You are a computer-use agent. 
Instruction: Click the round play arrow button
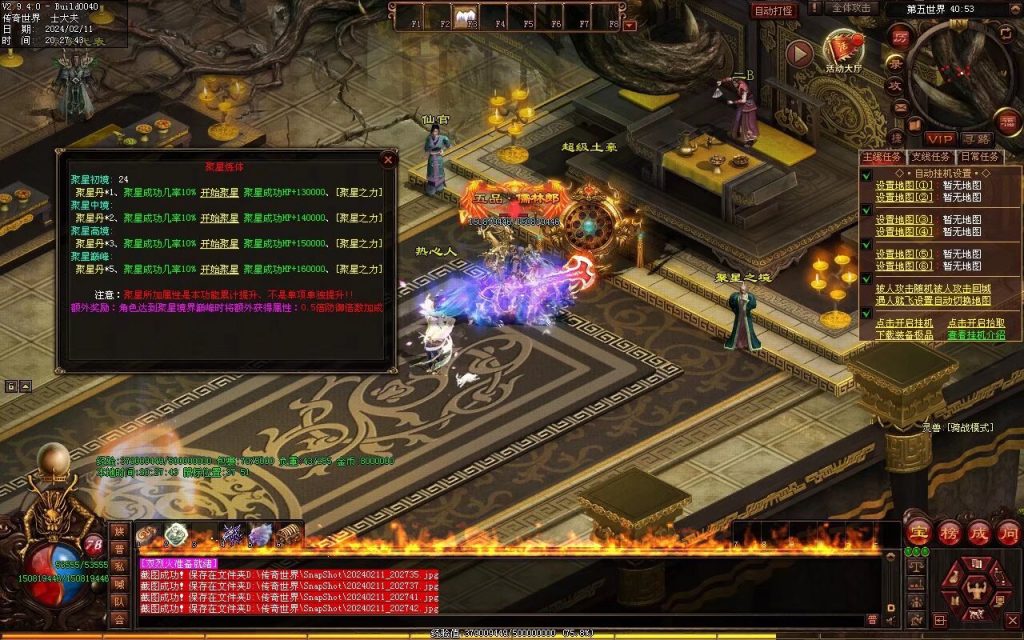[799, 53]
